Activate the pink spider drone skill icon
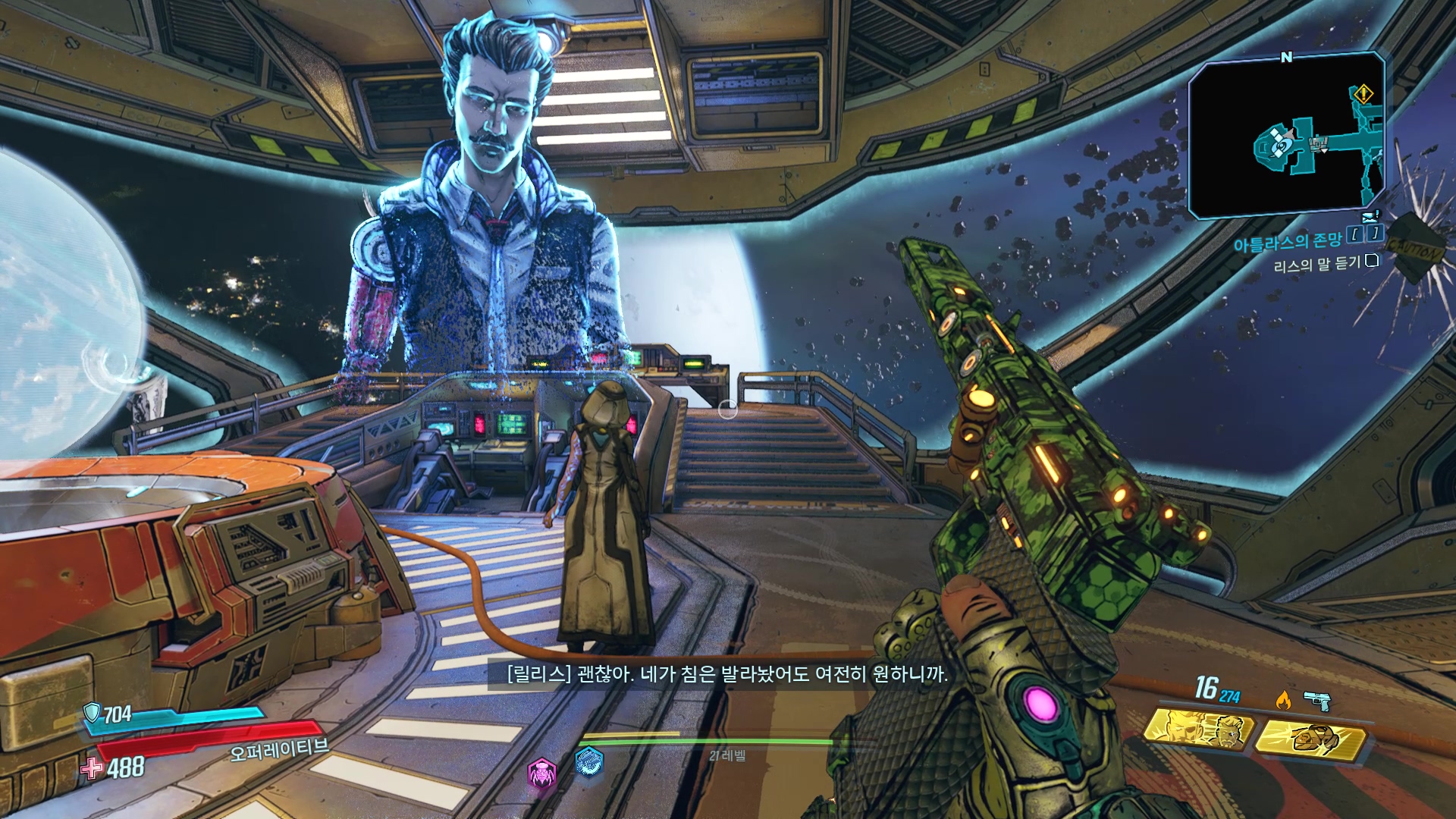Viewport: 1456px width, 819px height. (542, 773)
